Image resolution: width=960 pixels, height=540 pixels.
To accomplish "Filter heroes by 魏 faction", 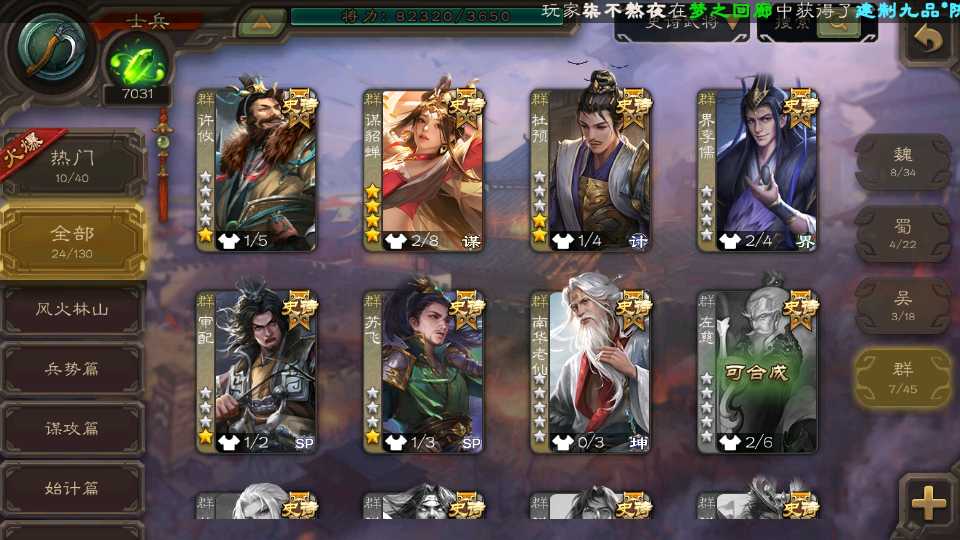I will click(903, 161).
